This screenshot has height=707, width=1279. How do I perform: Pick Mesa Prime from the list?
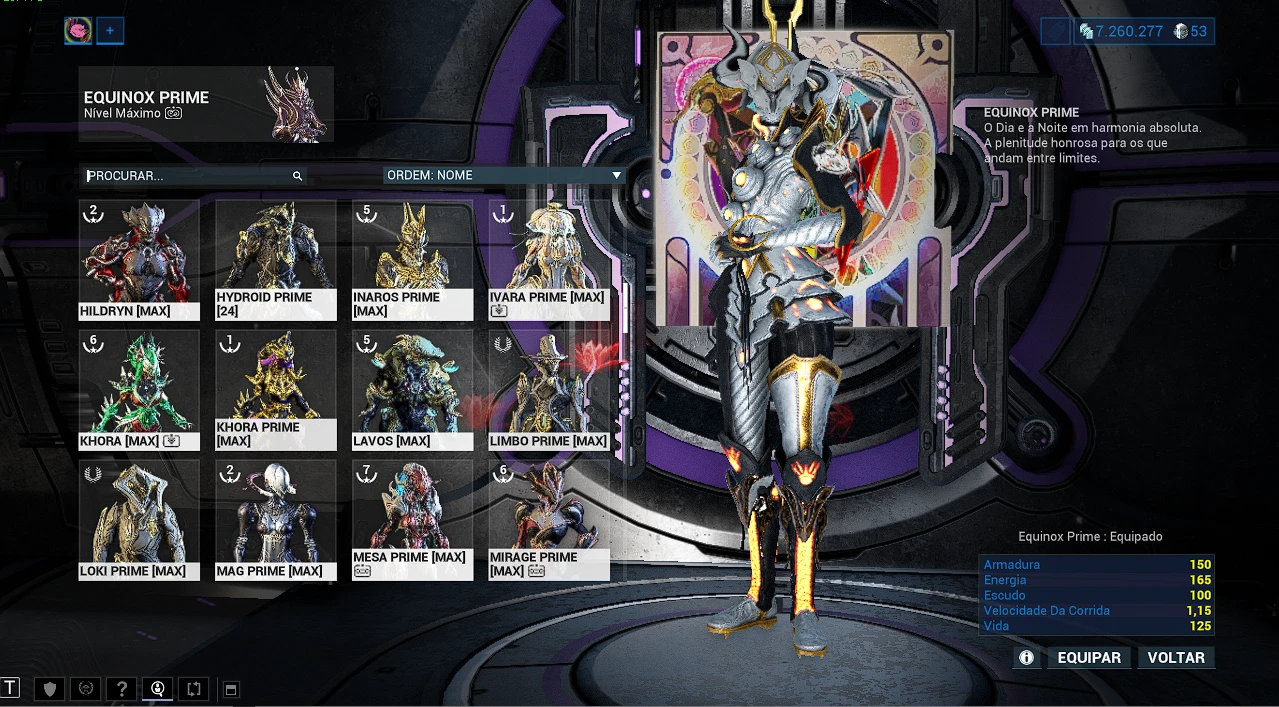412,520
